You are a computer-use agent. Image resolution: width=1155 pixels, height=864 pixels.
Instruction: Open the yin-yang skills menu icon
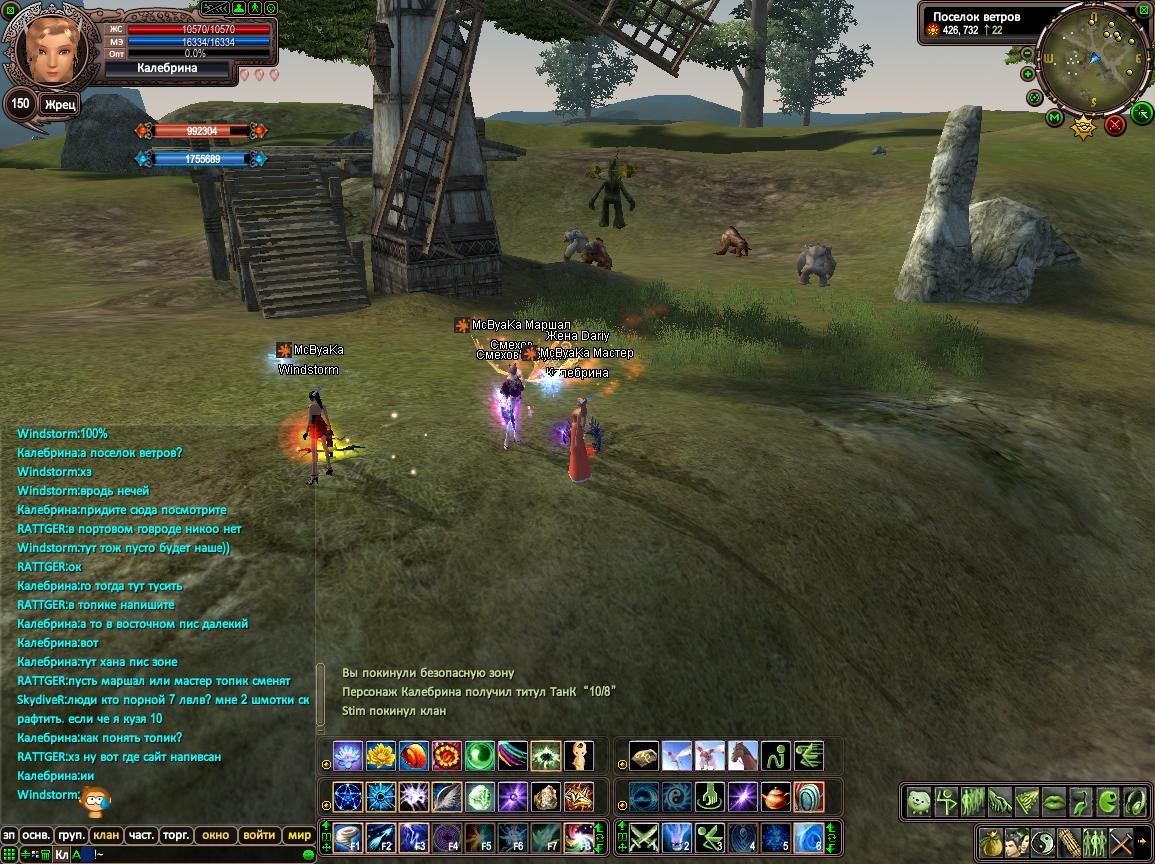click(1043, 841)
